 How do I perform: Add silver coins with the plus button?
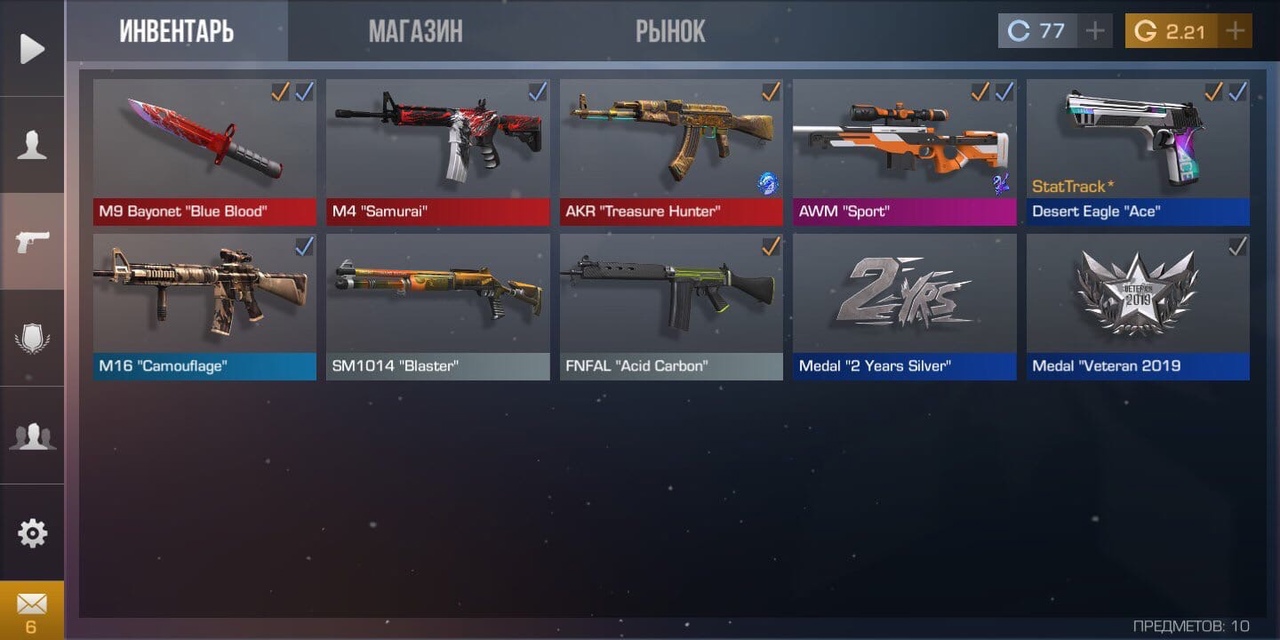[1095, 31]
